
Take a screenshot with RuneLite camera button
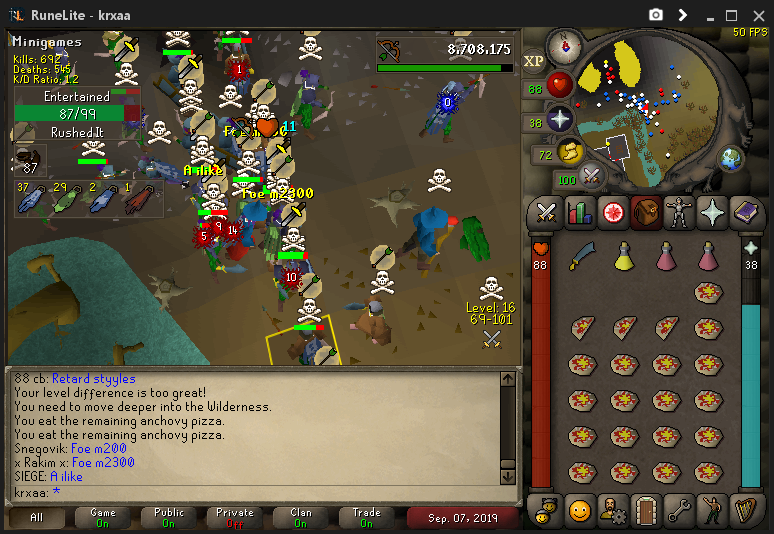656,15
